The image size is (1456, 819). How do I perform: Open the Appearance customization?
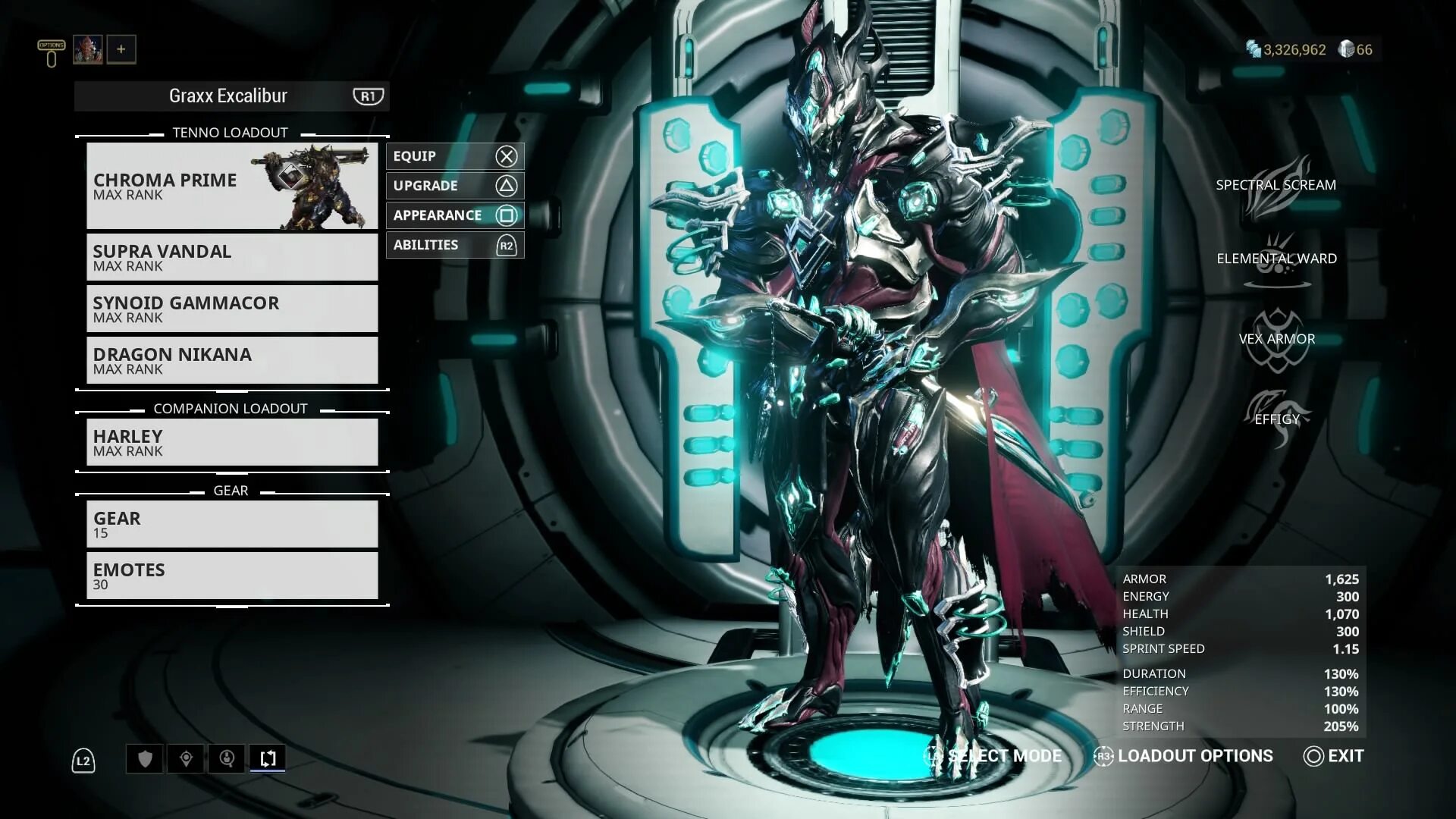454,215
